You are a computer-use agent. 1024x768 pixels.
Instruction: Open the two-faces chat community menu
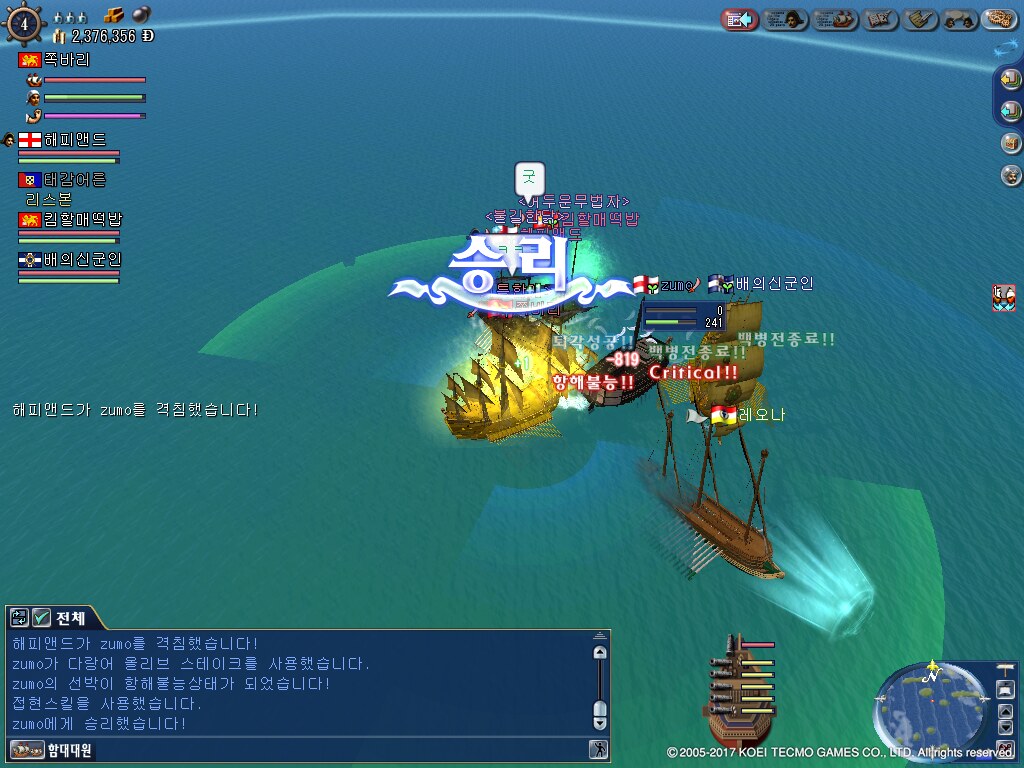point(961,19)
